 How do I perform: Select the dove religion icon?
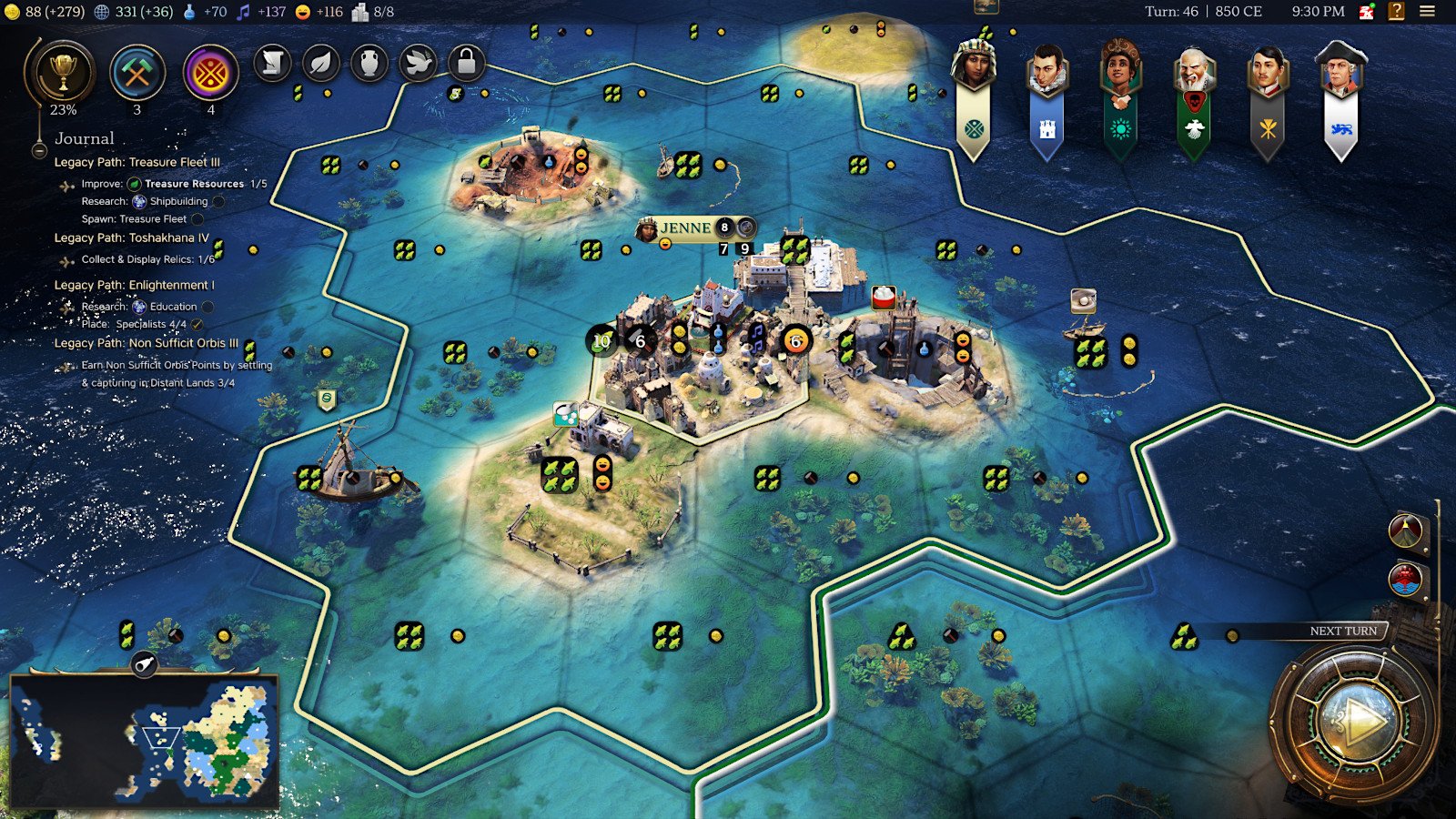[418, 63]
